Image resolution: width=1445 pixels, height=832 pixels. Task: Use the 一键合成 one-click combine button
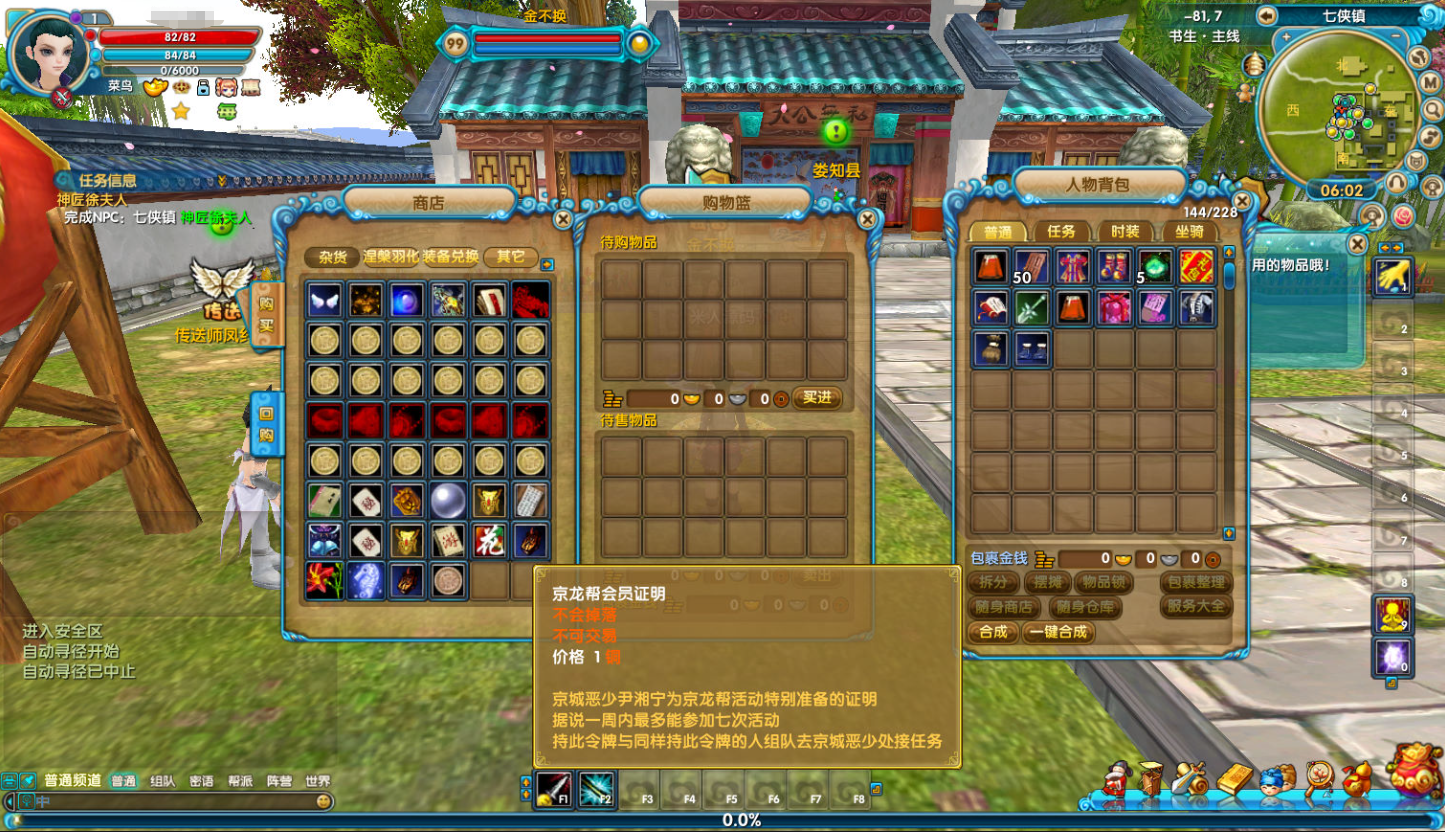(x=1059, y=632)
